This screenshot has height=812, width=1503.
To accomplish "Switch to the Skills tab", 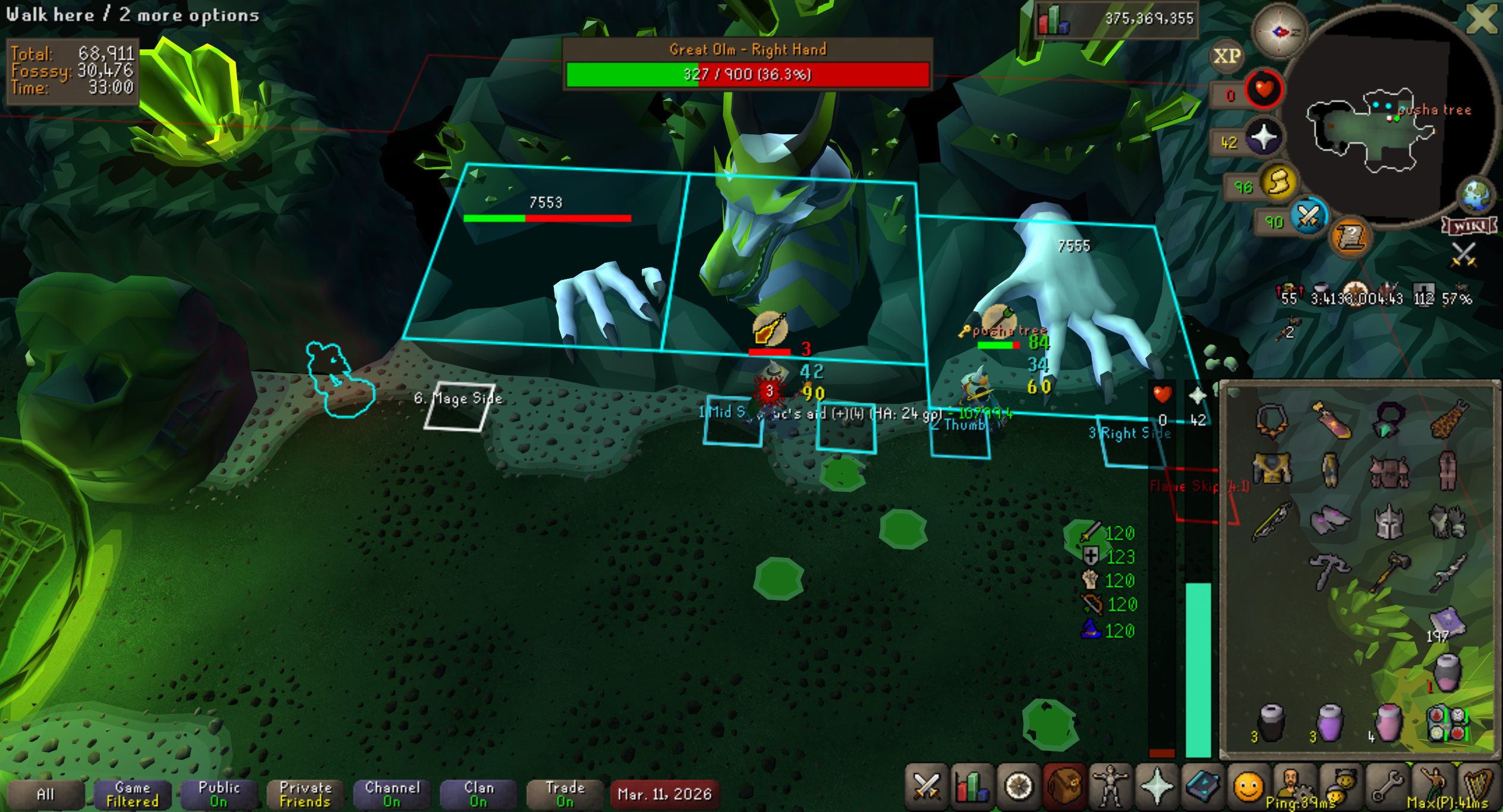I will [x=972, y=787].
